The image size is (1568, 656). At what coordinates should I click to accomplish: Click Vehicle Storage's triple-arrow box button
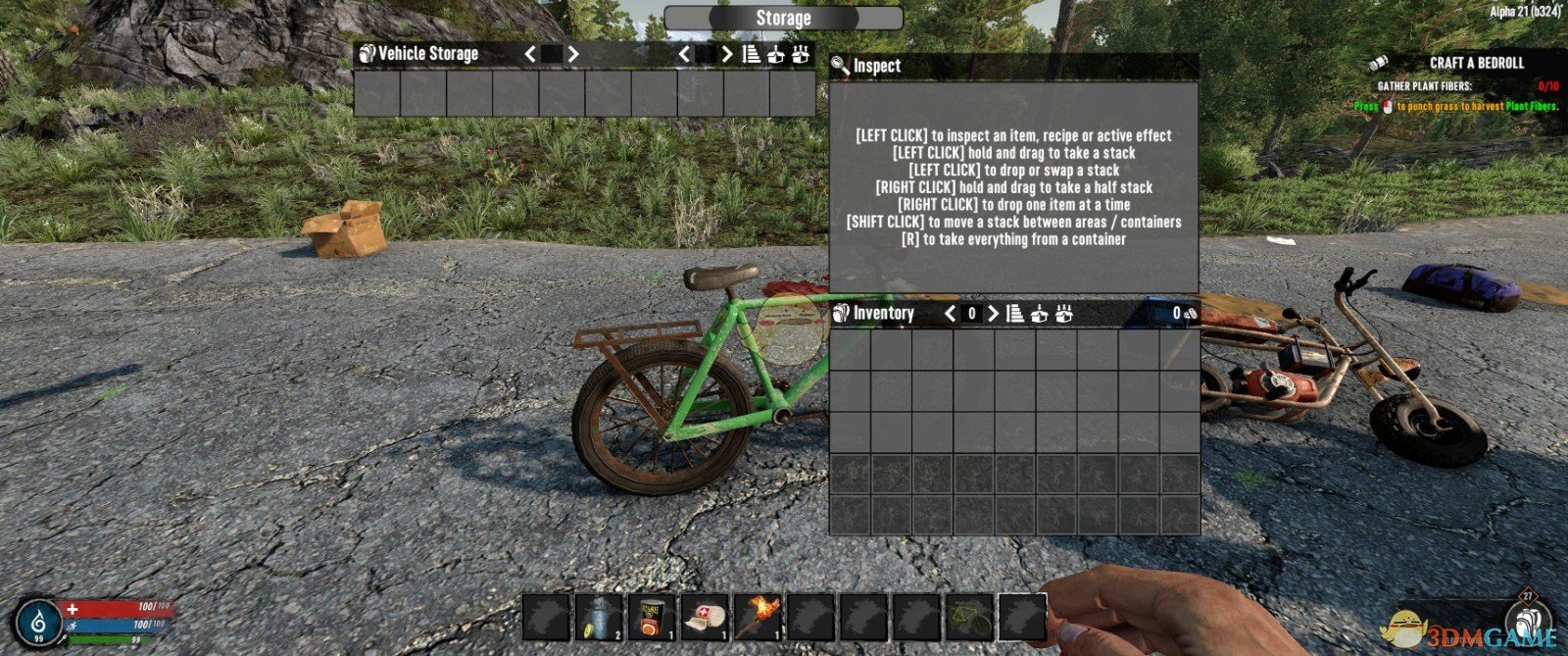point(801,54)
